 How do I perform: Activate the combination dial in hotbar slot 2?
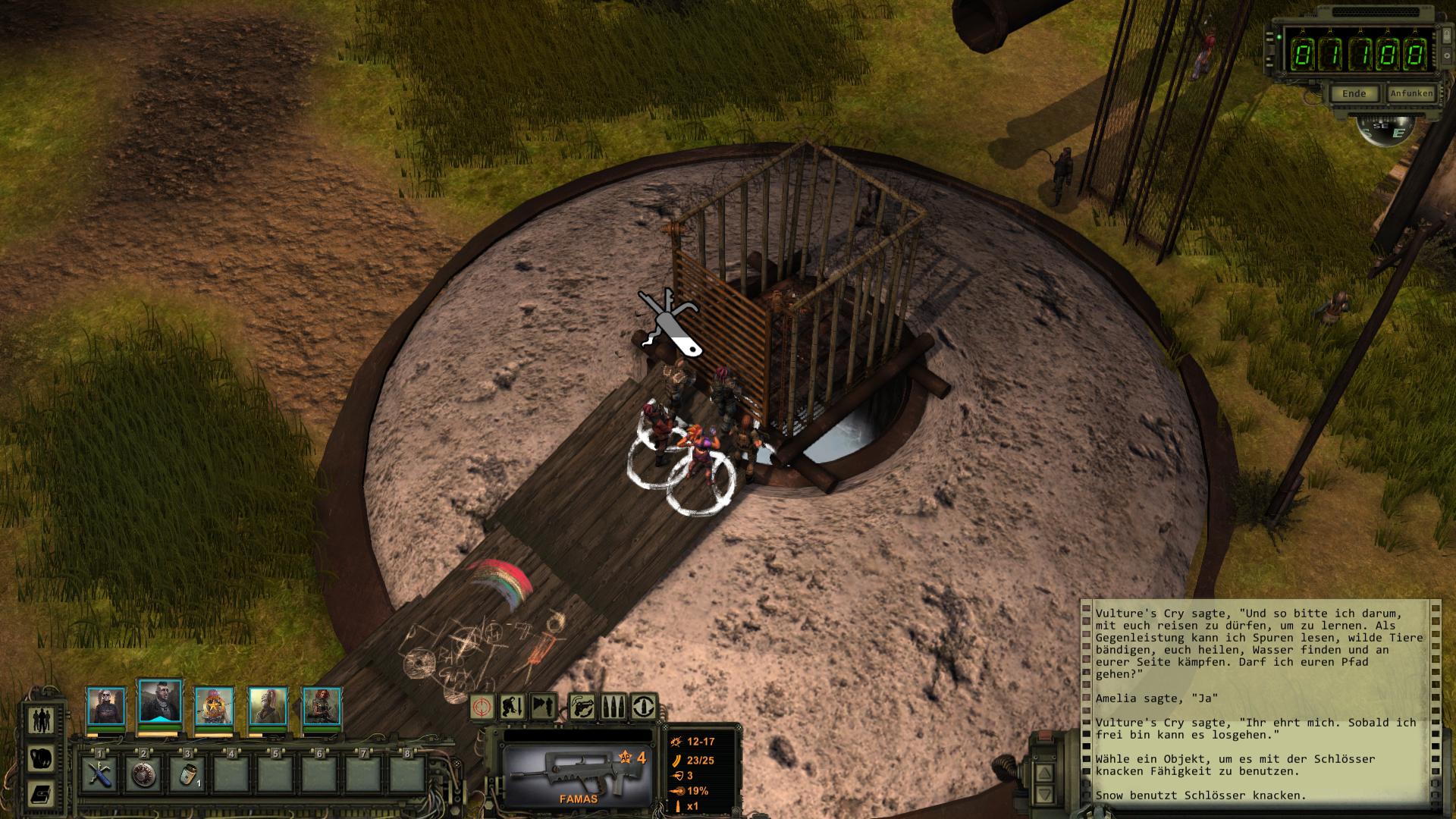[143, 774]
